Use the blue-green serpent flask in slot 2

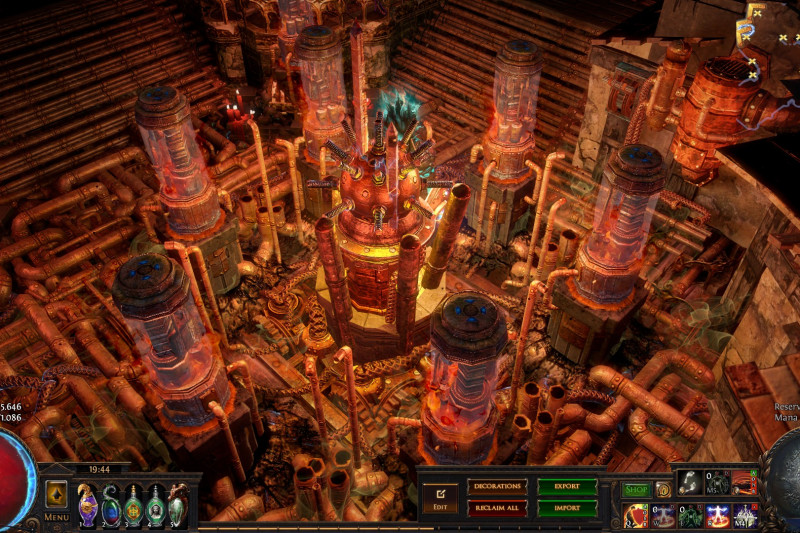point(111,505)
